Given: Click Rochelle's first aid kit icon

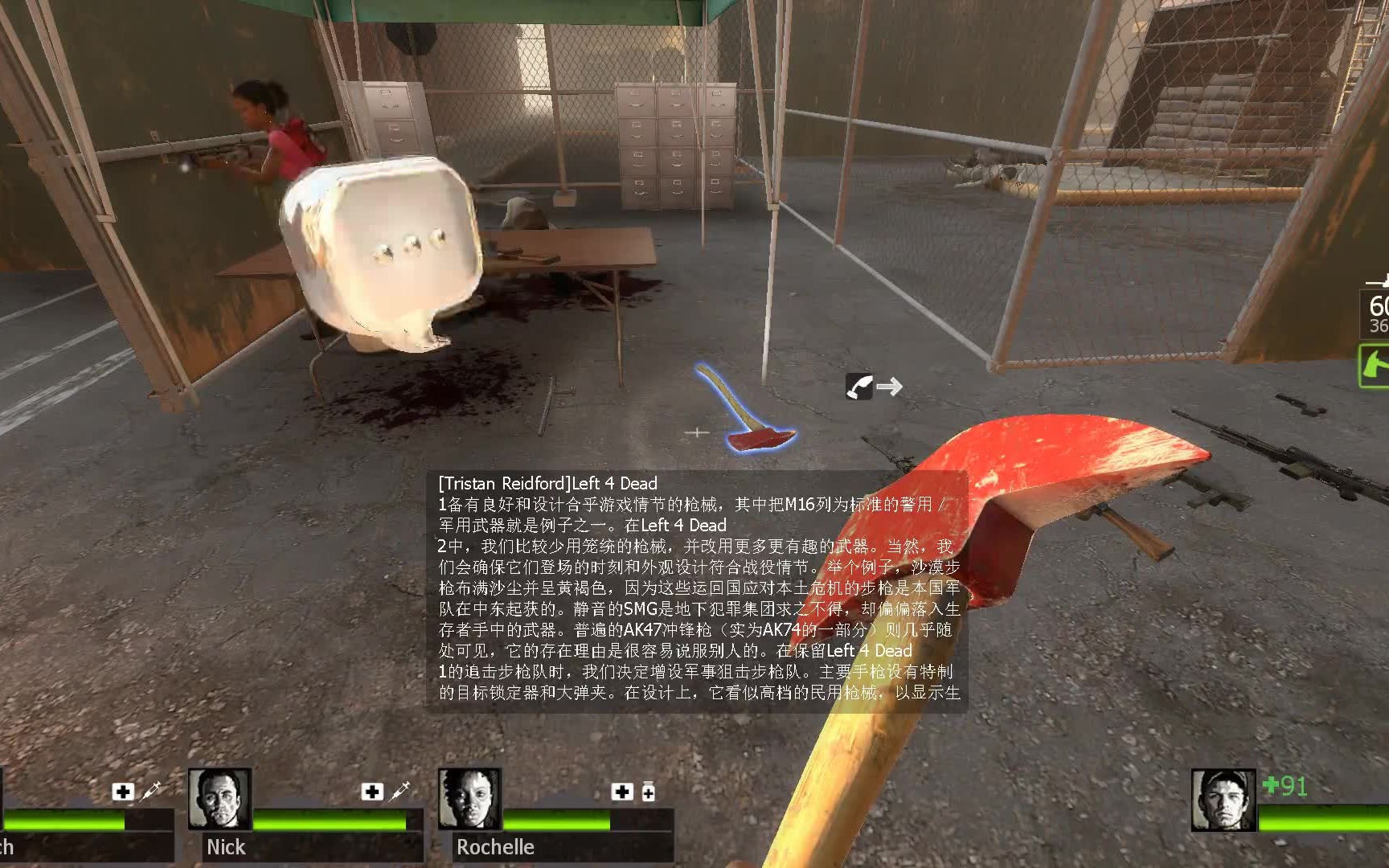Looking at the screenshot, I should tap(622, 792).
